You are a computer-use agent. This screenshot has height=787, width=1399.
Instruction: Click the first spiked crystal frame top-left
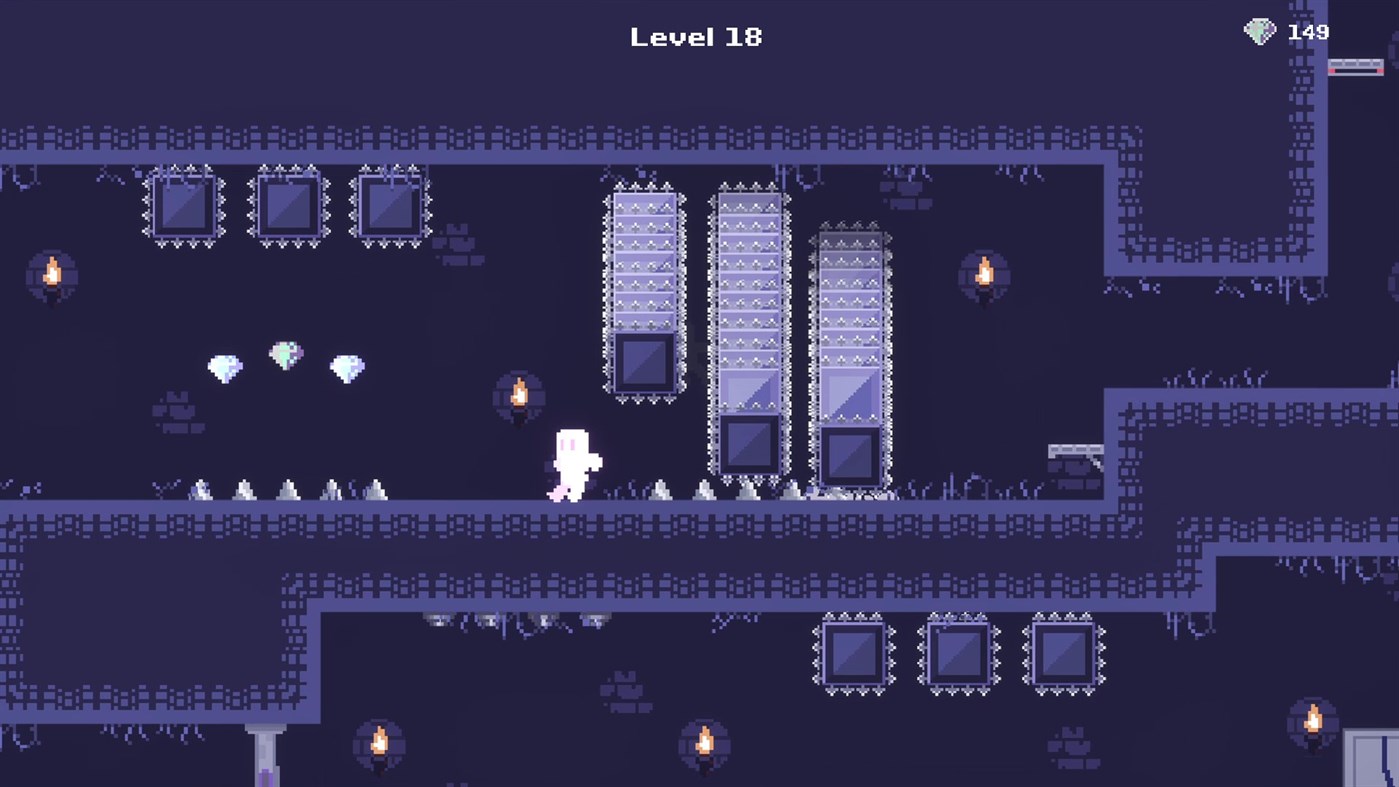click(183, 205)
